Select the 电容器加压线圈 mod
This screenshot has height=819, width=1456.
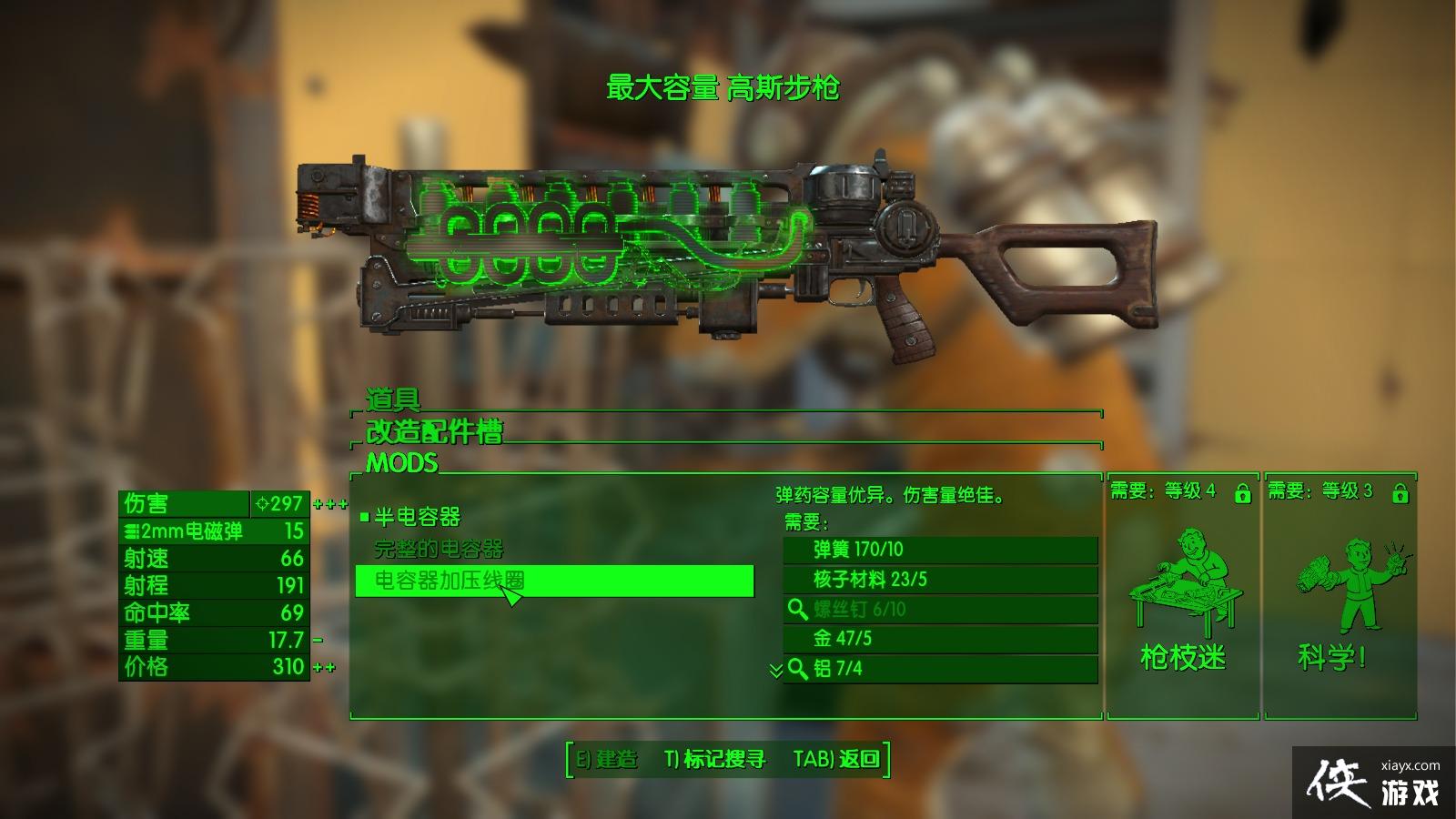(553, 581)
